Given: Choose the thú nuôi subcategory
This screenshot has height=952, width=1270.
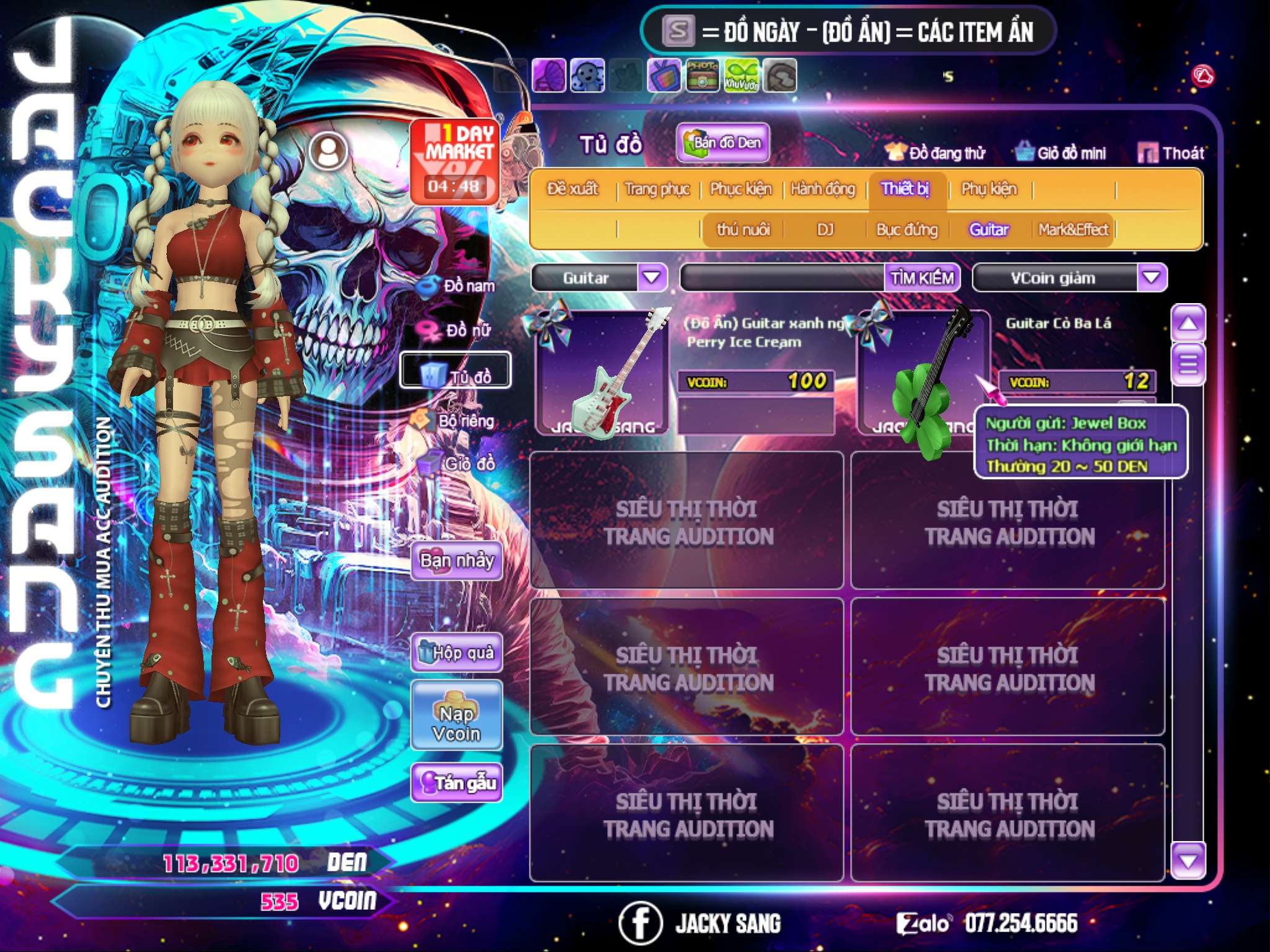Looking at the screenshot, I should point(743,230).
